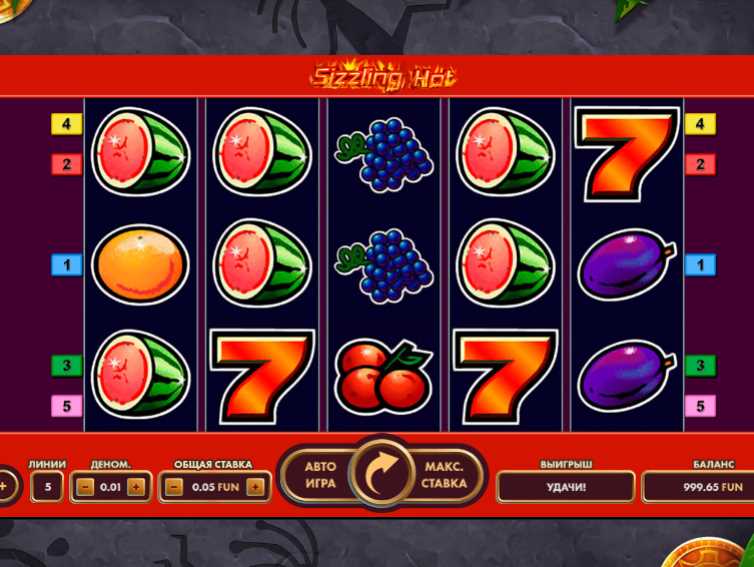Click the round plus button beside Линии

pos(5,487)
